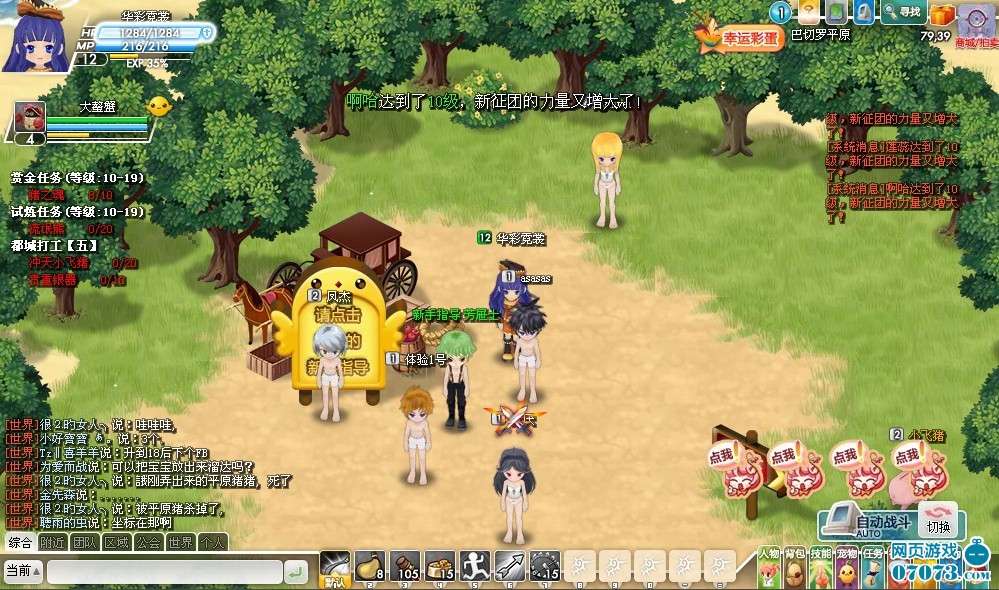Open the orange gift box icon
The height and width of the screenshot is (590, 999).
point(942,14)
